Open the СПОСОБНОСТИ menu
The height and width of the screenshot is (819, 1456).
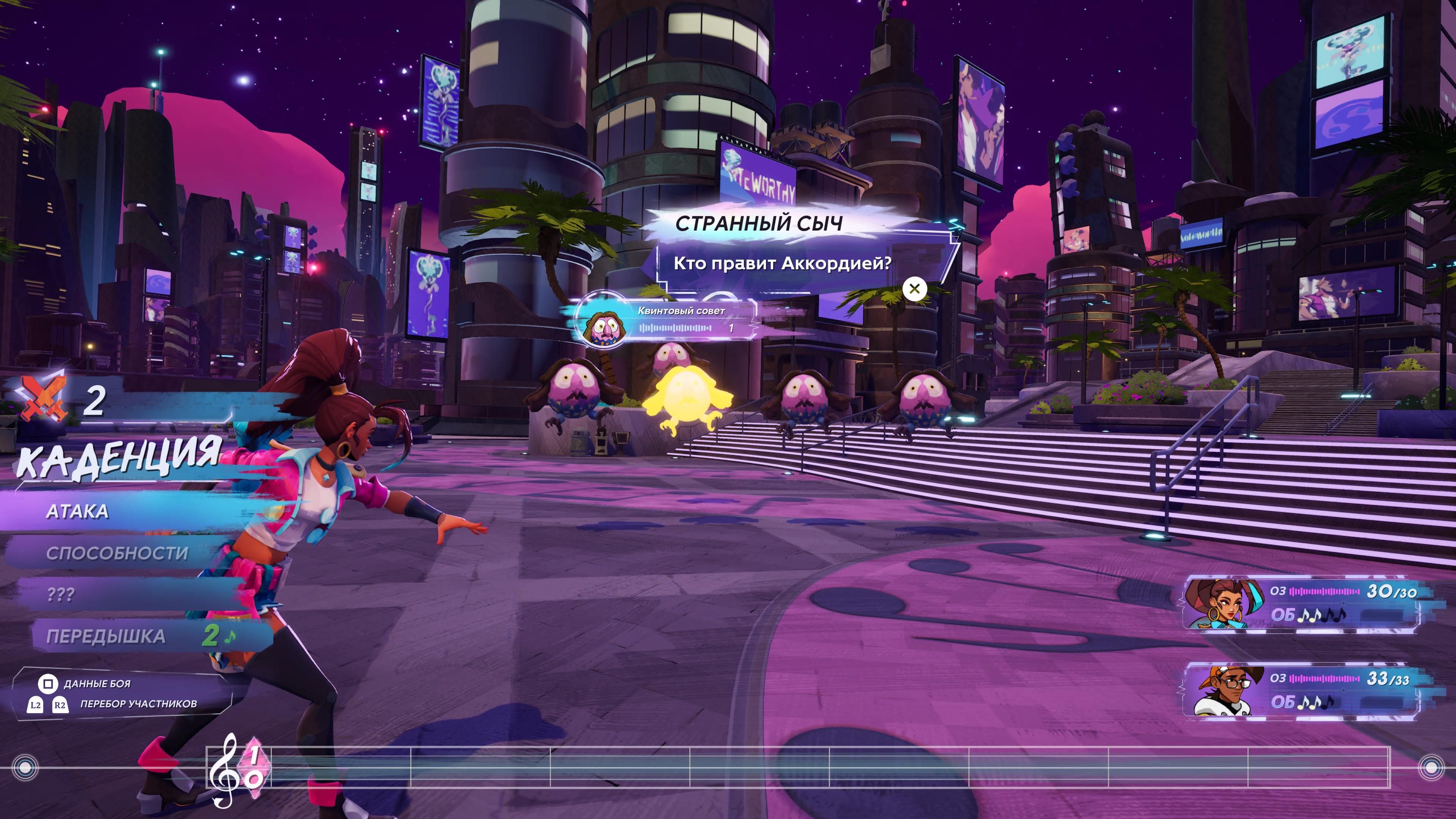116,553
